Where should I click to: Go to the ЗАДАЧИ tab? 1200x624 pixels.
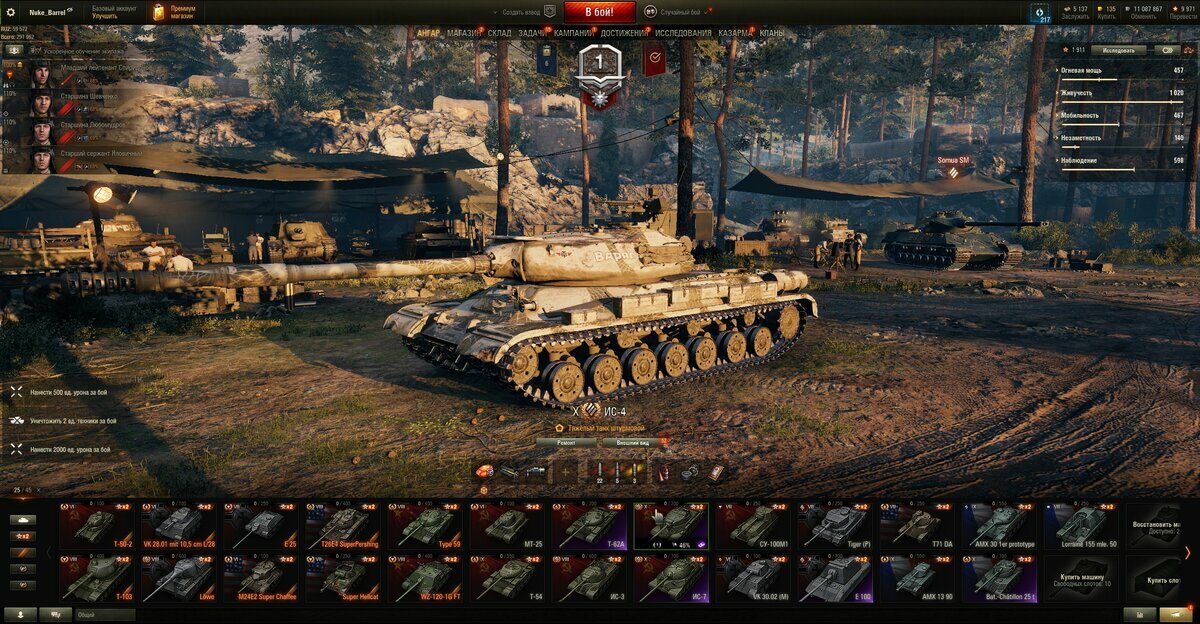point(533,33)
